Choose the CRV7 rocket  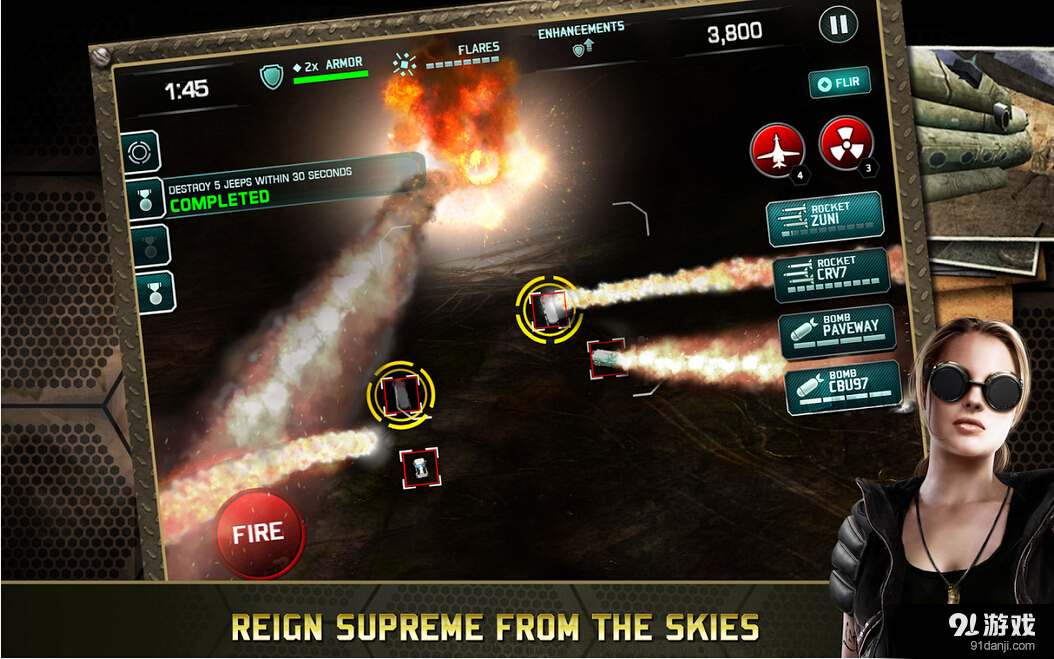[x=830, y=274]
